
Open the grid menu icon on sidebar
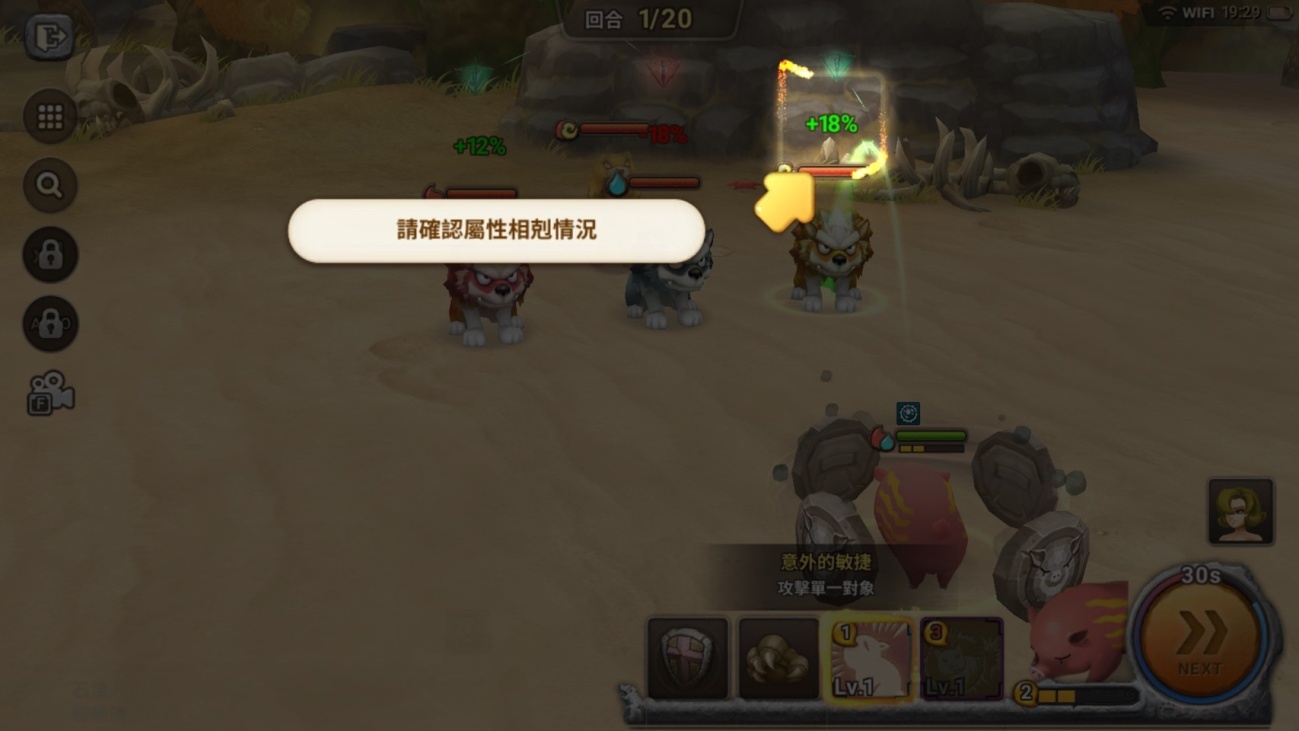(49, 115)
